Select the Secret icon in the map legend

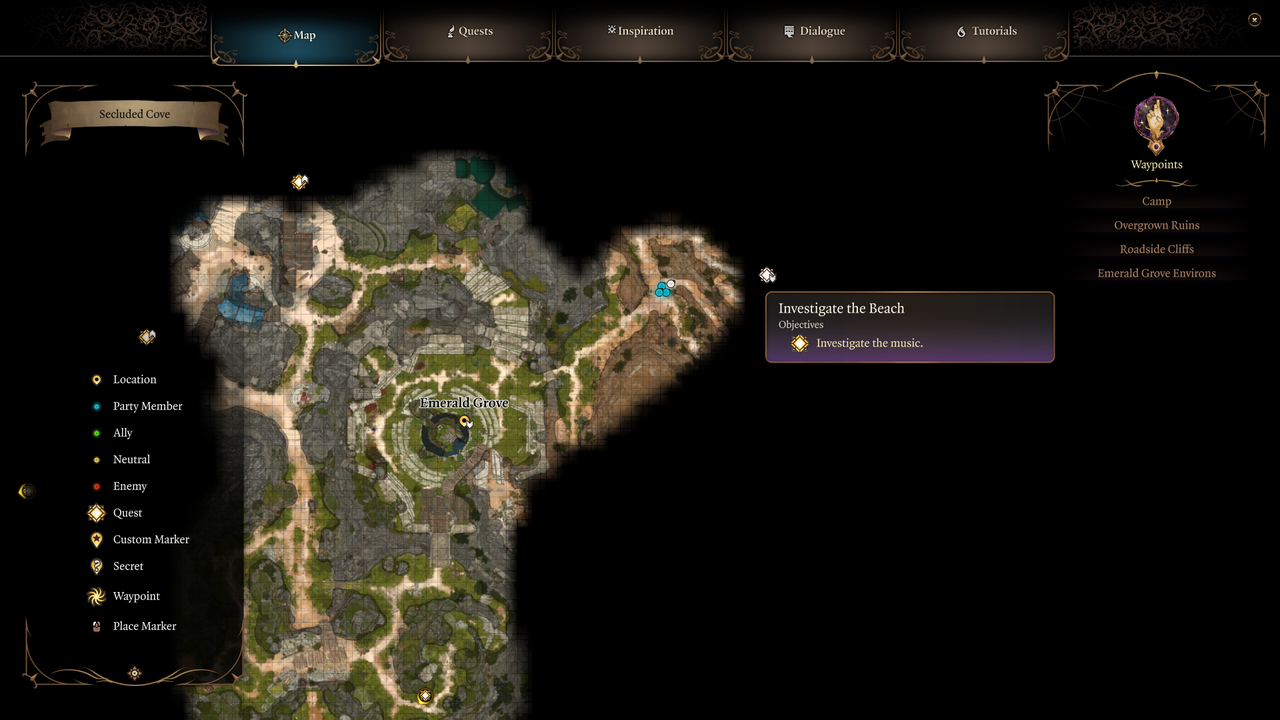click(x=96, y=566)
